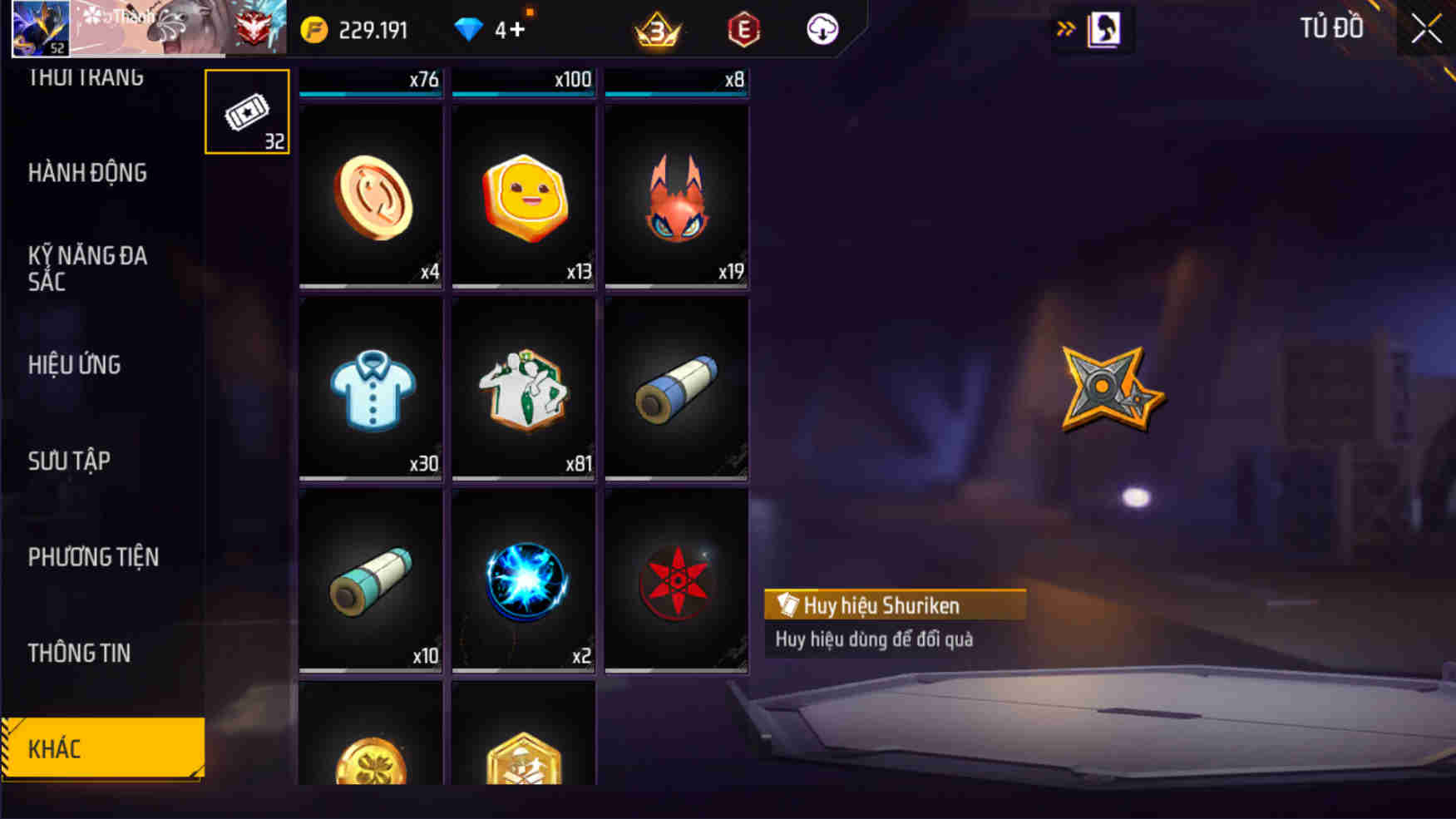Open the blue energy orb item

coord(523,582)
